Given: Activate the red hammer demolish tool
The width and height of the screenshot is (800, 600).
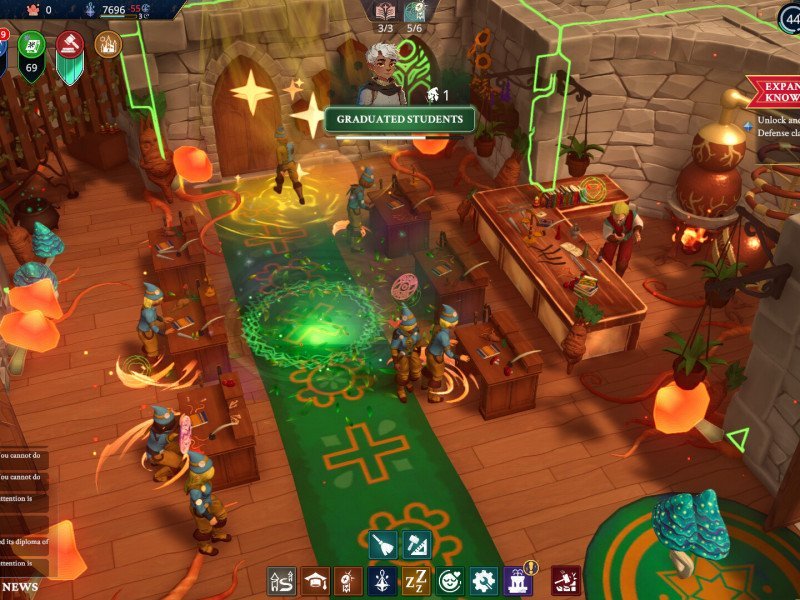Looking at the screenshot, I should [566, 581].
